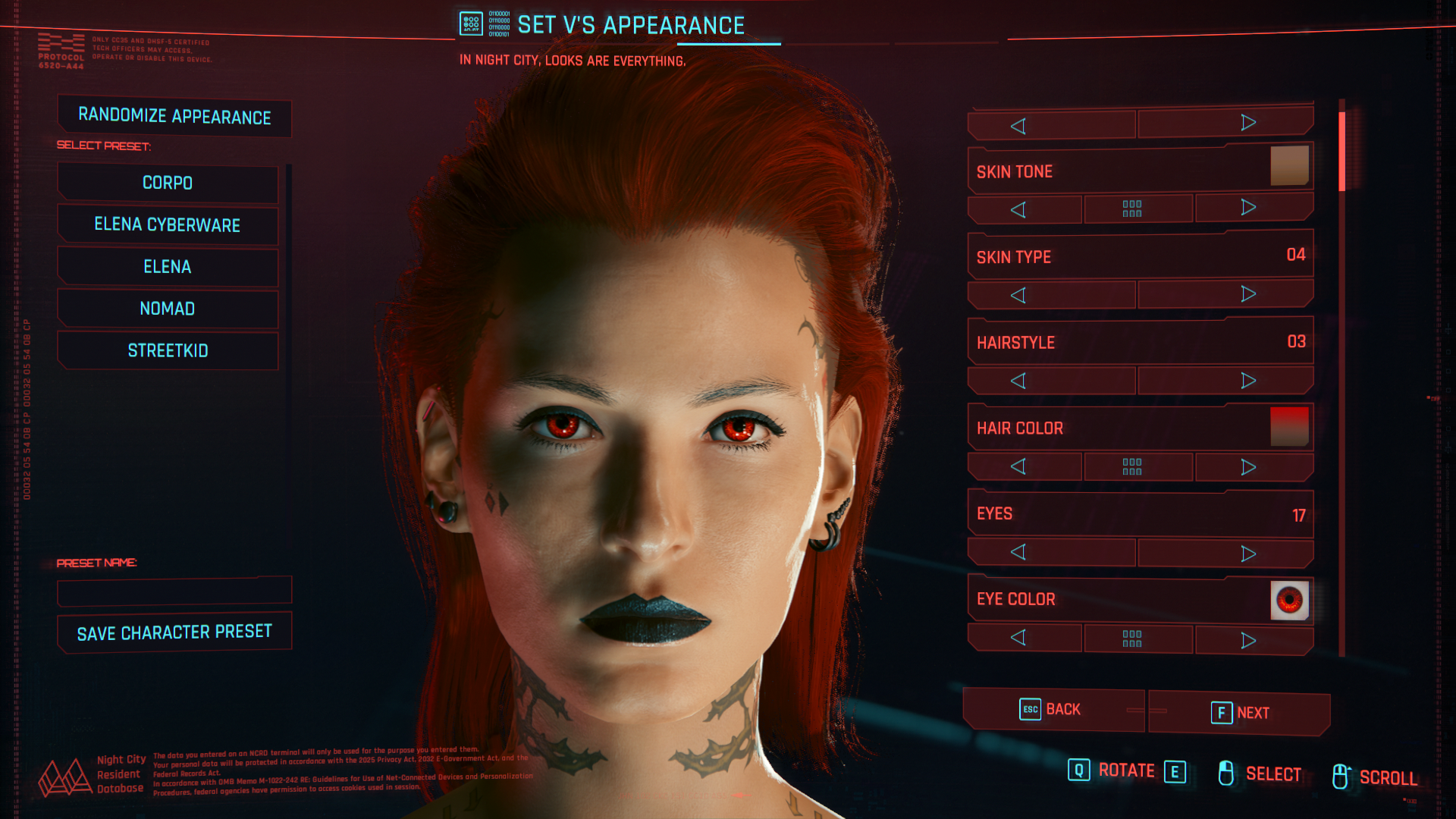Apply the Nomad preset

[168, 309]
